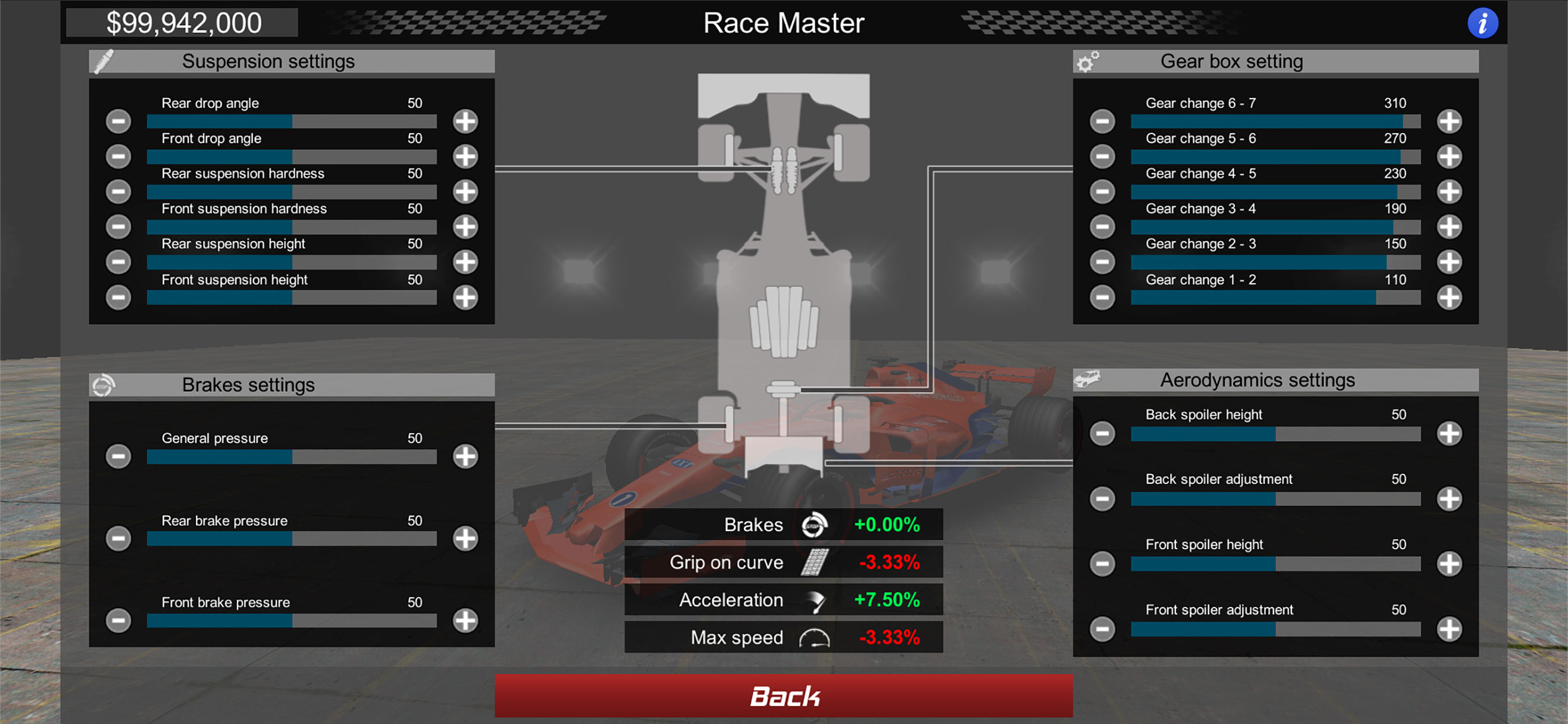
Task: Increase Front brake pressure
Action: pos(465,621)
